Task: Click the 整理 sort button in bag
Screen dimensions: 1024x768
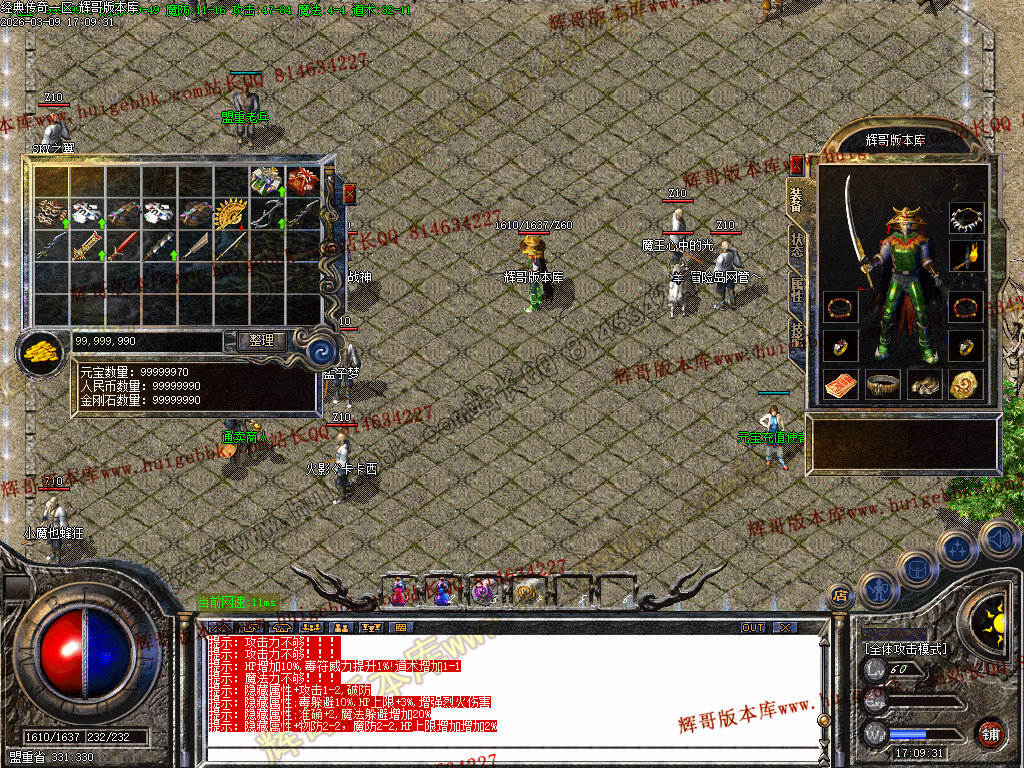Action: point(261,341)
